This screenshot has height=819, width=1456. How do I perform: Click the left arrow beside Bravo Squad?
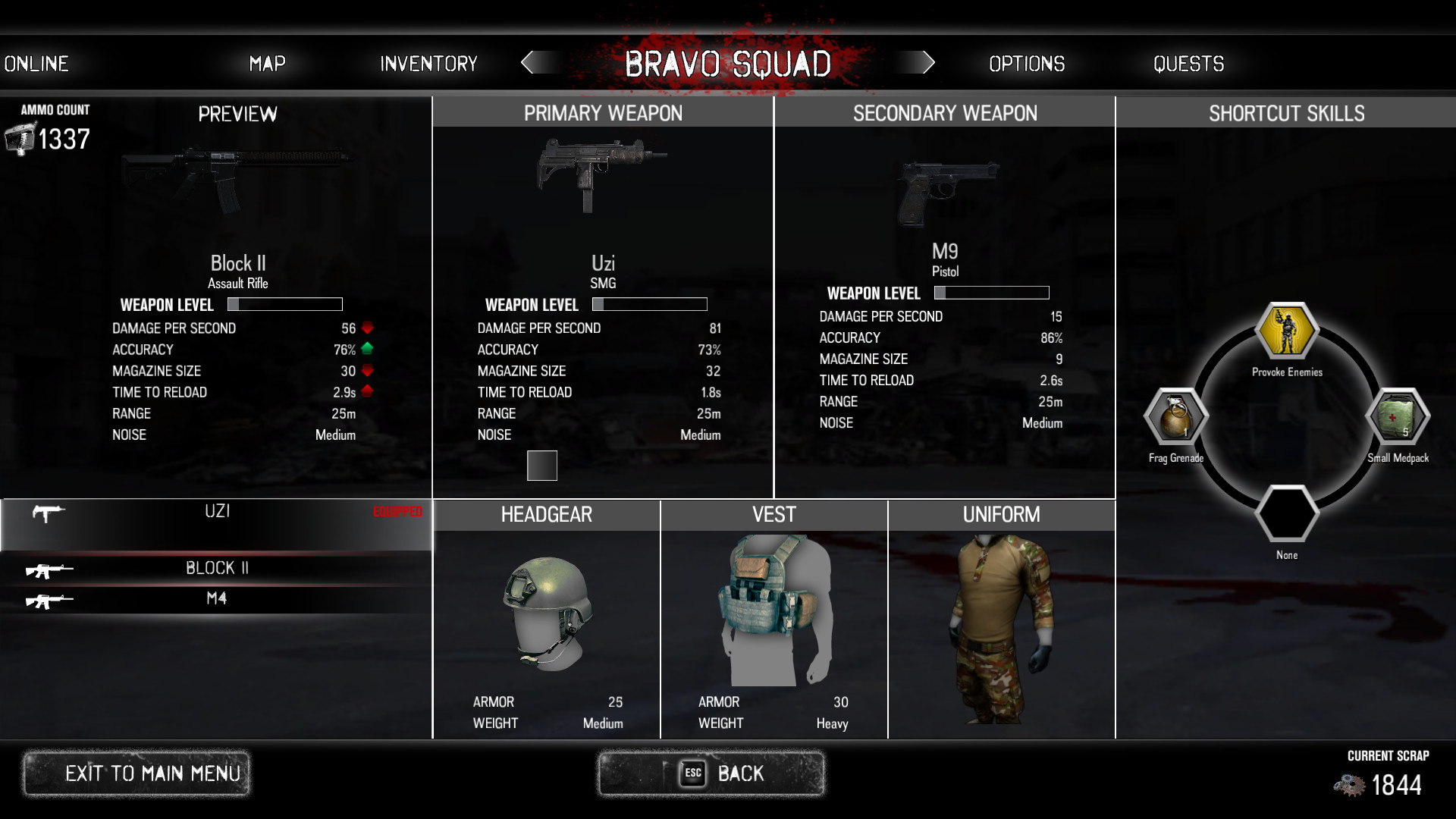click(x=535, y=64)
